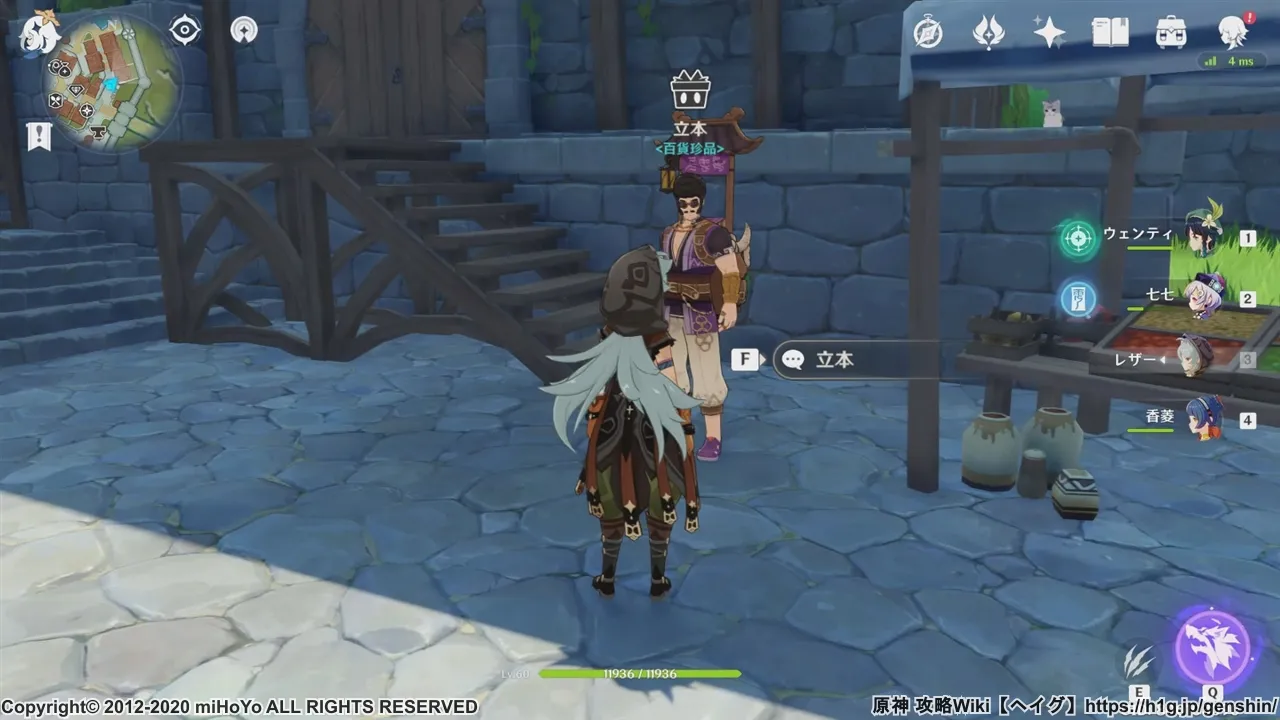
Task: Open the compass icon in the top bar
Action: click(x=928, y=33)
